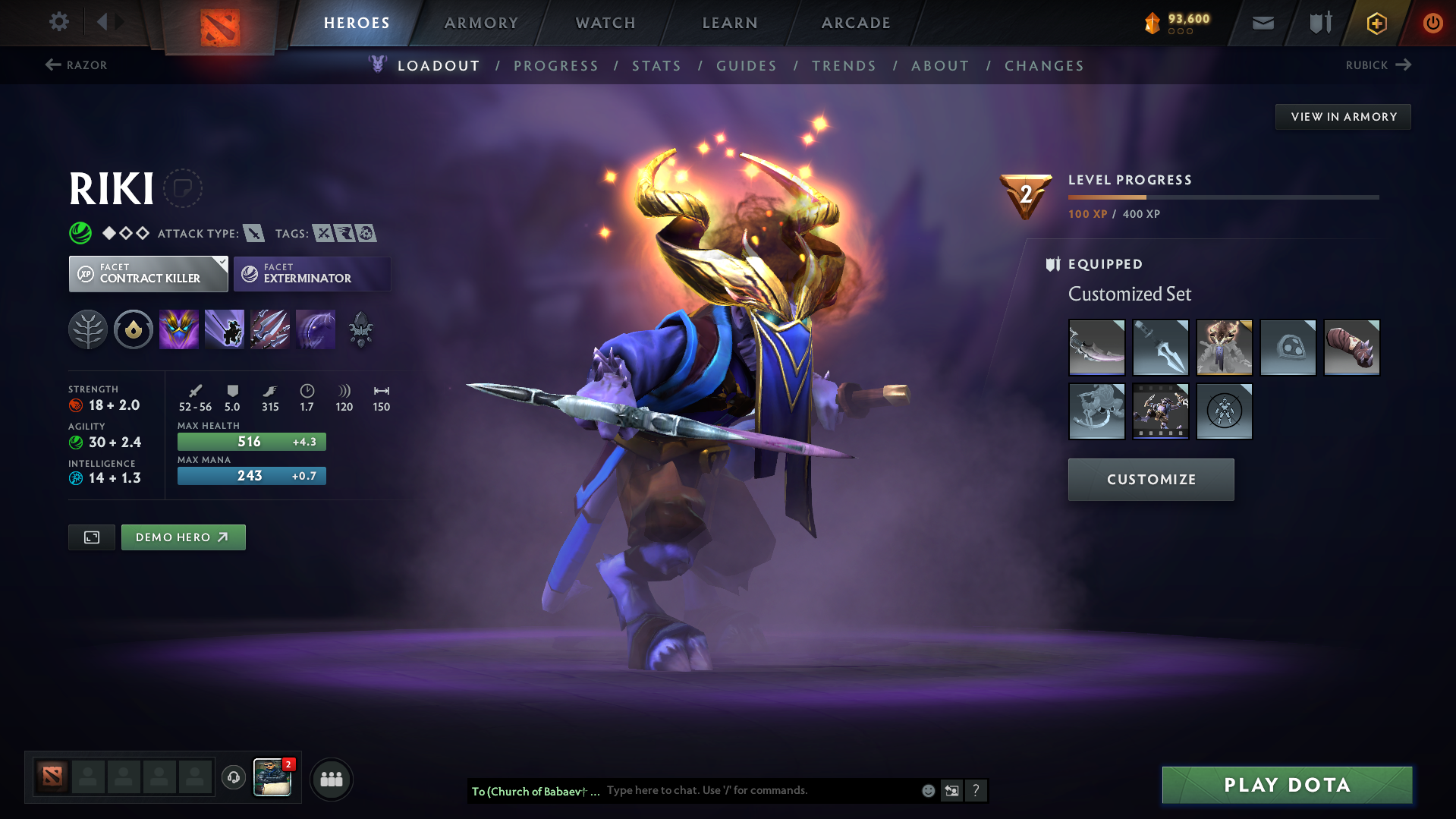The width and height of the screenshot is (1456, 819).
Task: Click the DEMO HERO button
Action: 183,537
